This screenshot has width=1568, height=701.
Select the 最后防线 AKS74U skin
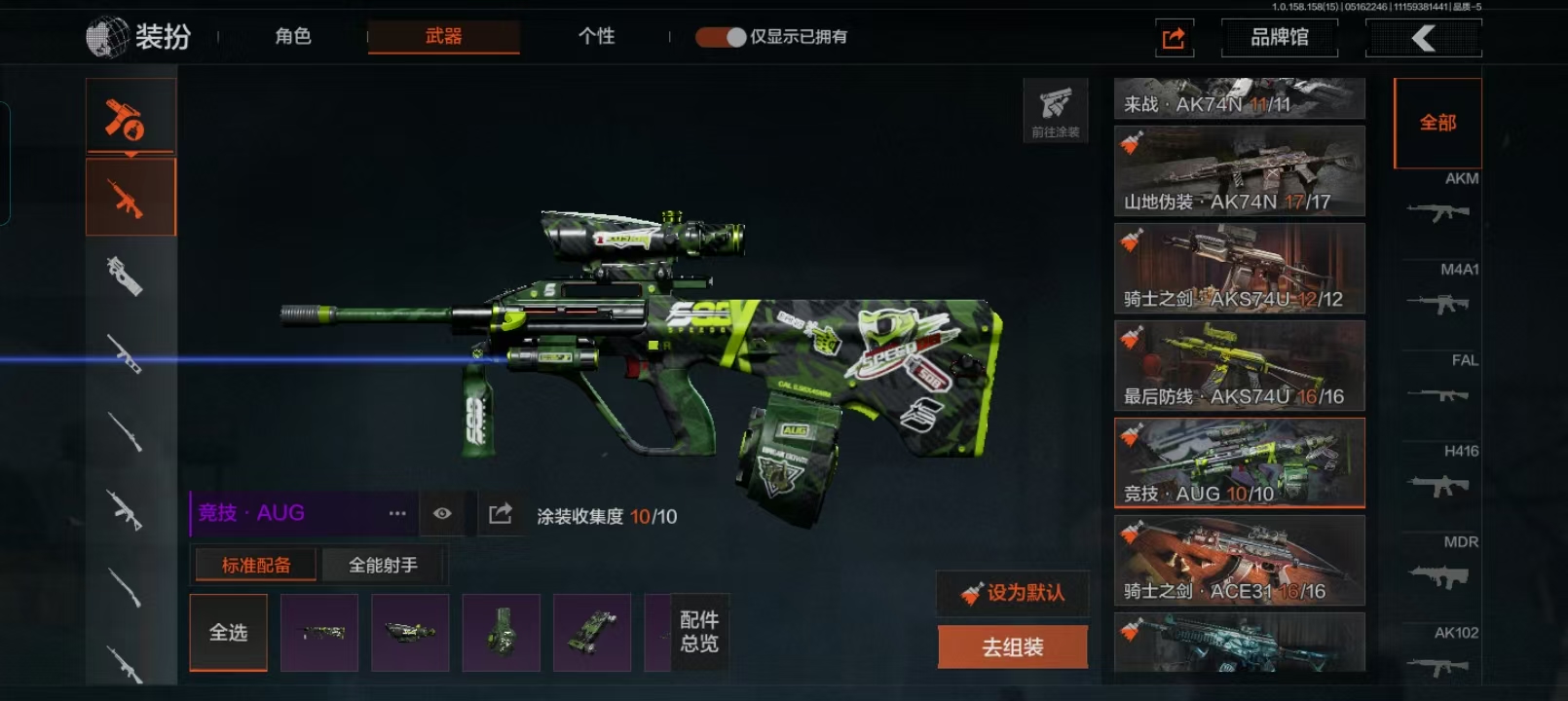1239,366
